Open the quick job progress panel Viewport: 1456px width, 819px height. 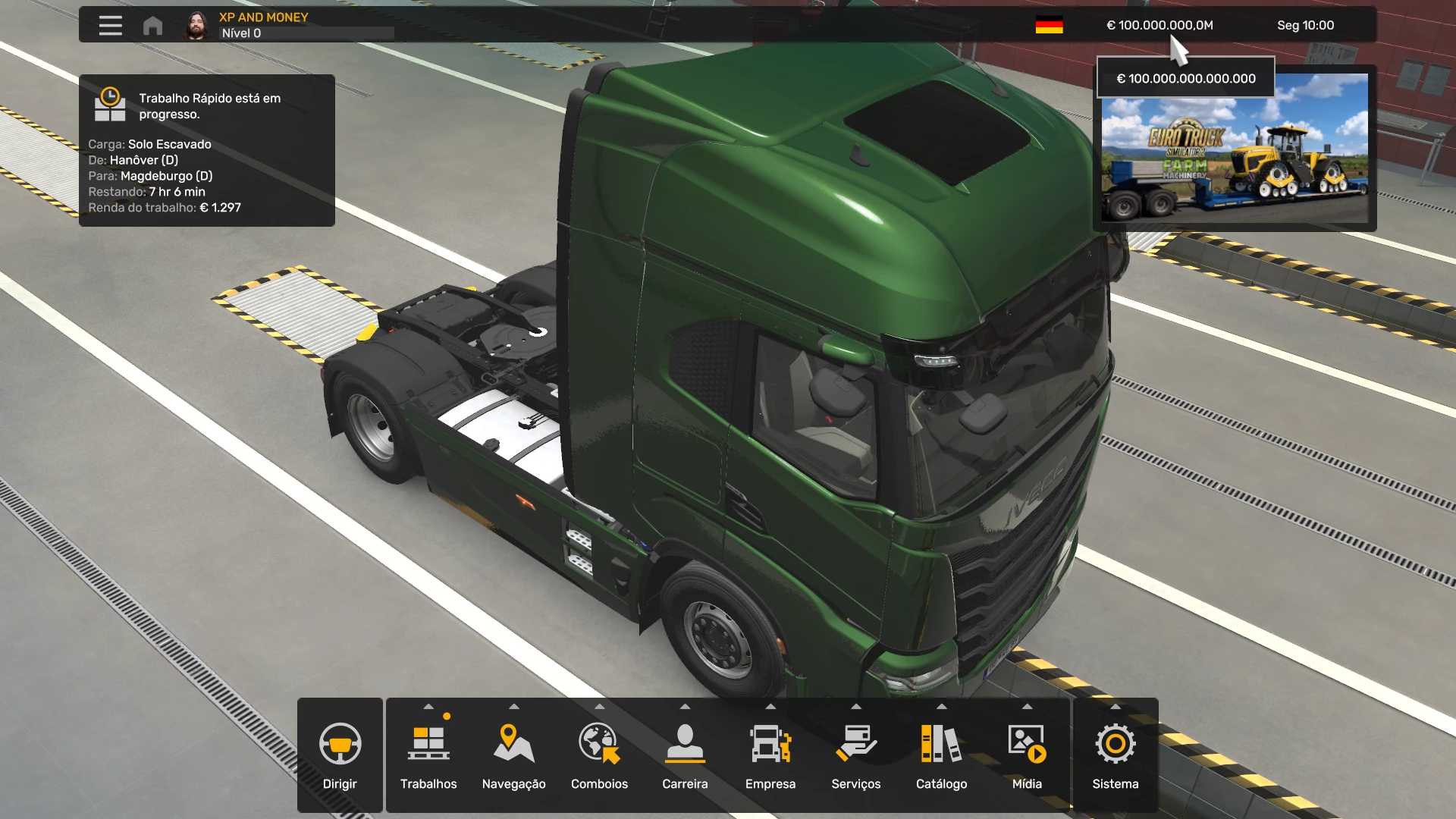coord(206,150)
